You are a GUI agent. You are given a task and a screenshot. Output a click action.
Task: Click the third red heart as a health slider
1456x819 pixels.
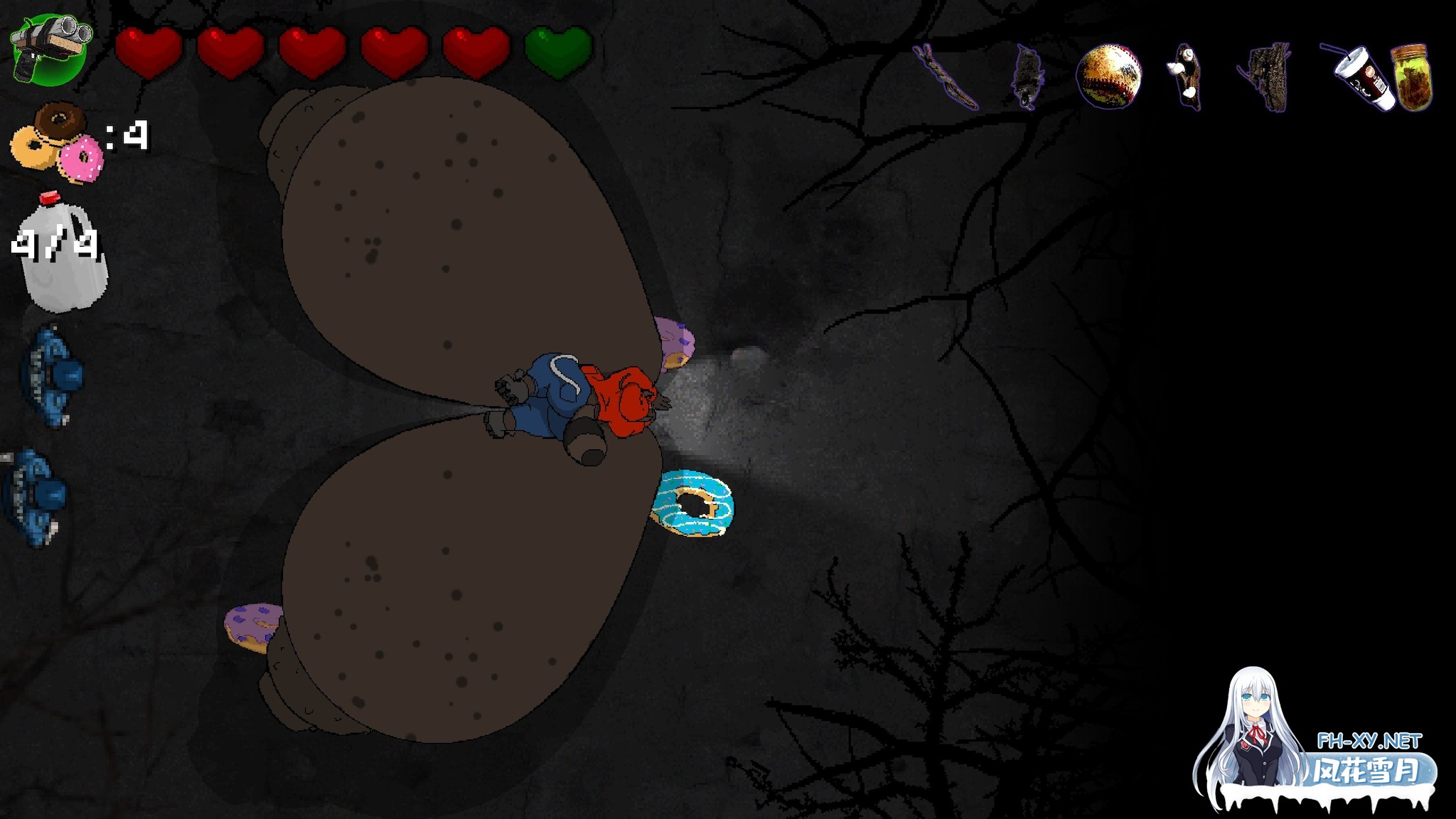pos(313,50)
